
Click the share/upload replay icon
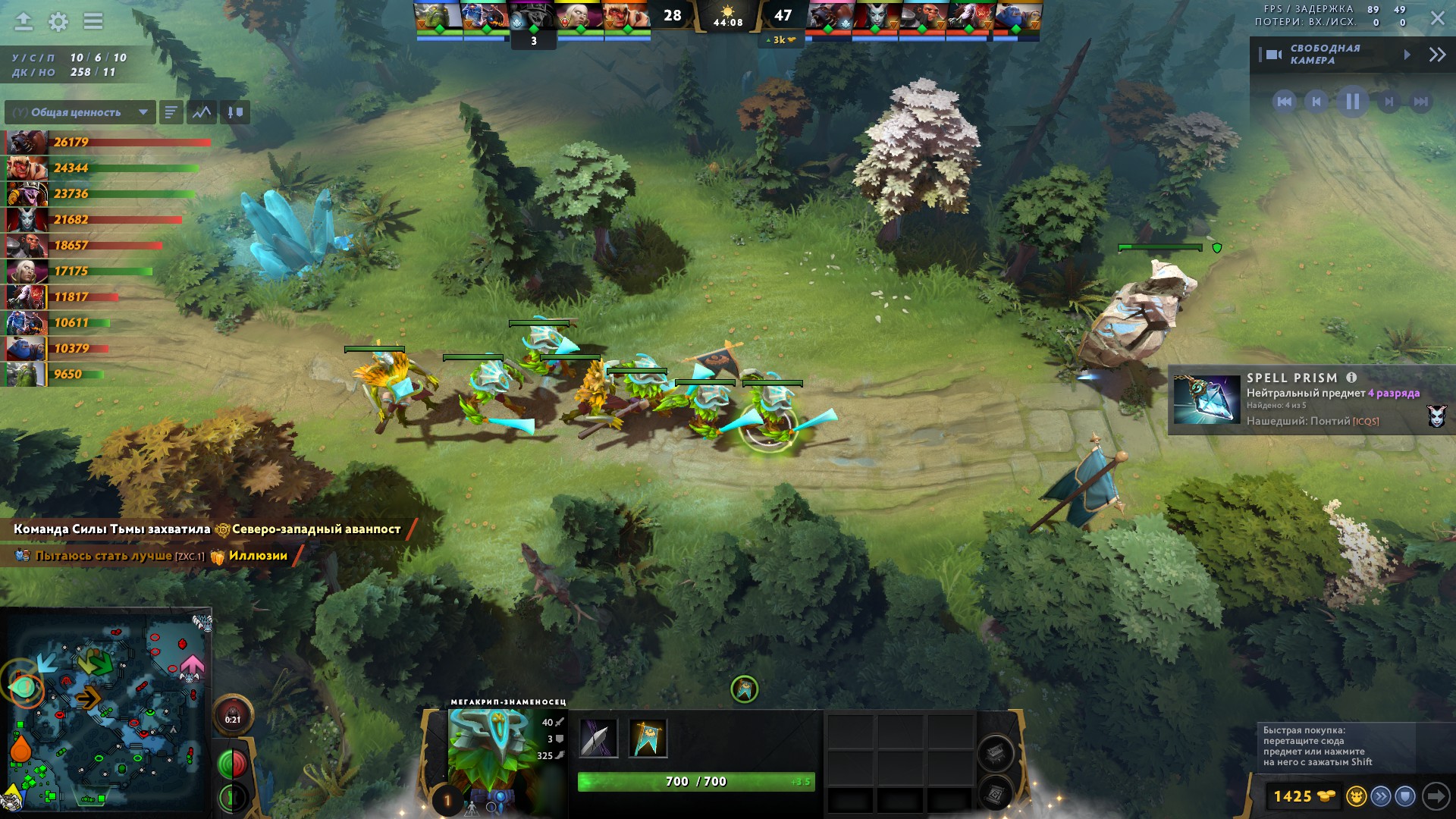(x=24, y=21)
